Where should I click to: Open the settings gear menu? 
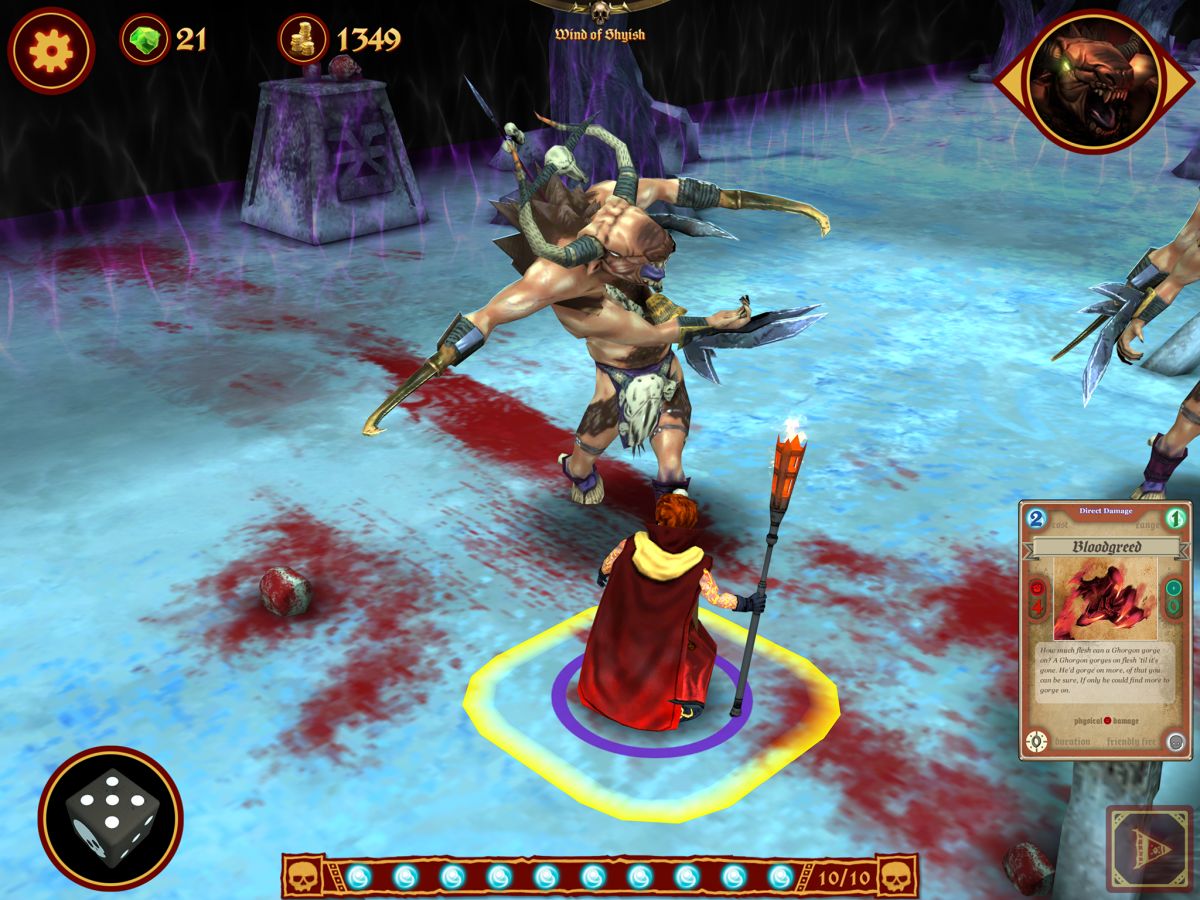click(51, 50)
